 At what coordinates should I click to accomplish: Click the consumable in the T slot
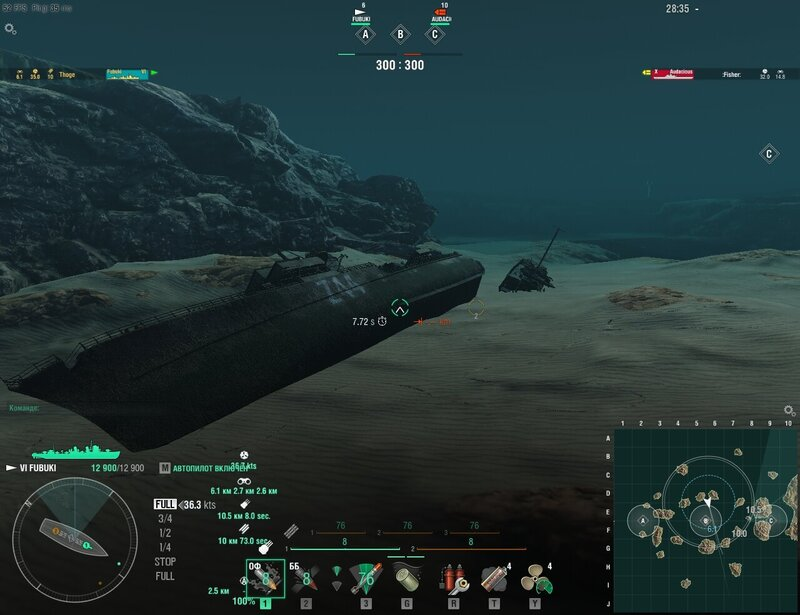493,578
